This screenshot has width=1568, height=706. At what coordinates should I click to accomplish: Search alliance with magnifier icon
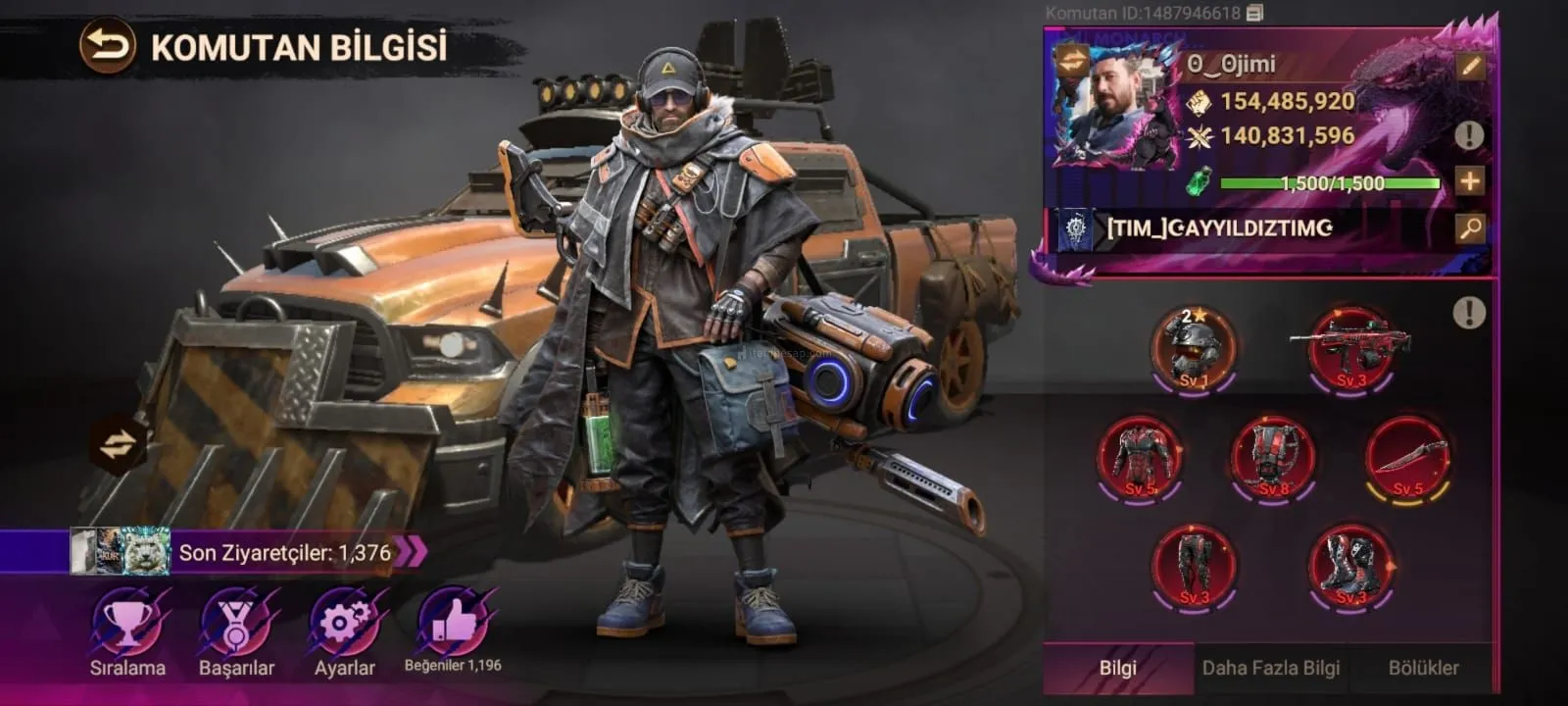tap(1470, 228)
